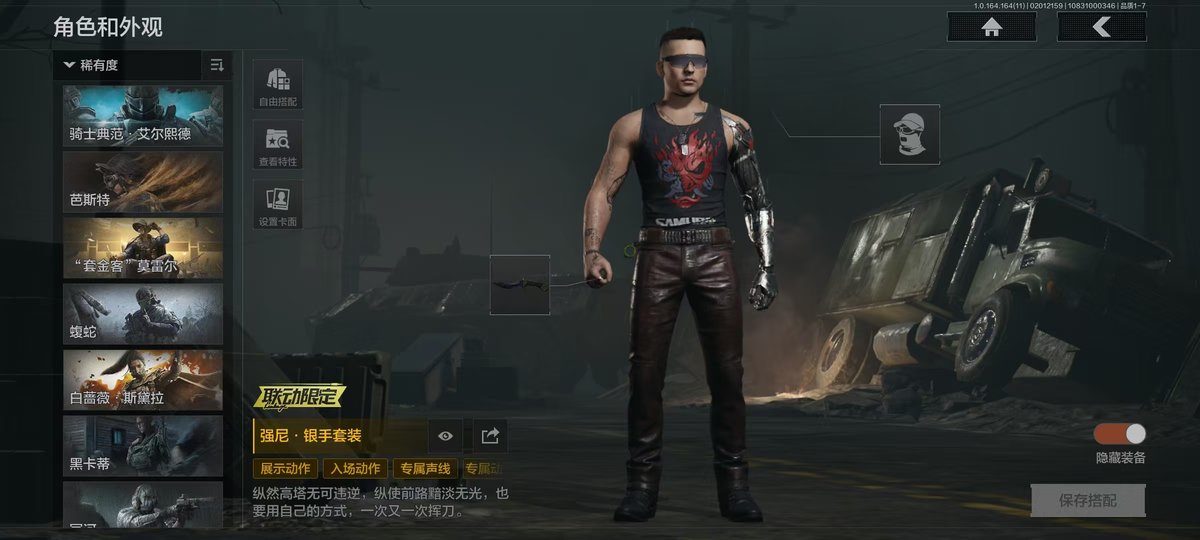The width and height of the screenshot is (1200, 540).
Task: Open 自由搭配 free outfit matching
Action: pos(278,85)
